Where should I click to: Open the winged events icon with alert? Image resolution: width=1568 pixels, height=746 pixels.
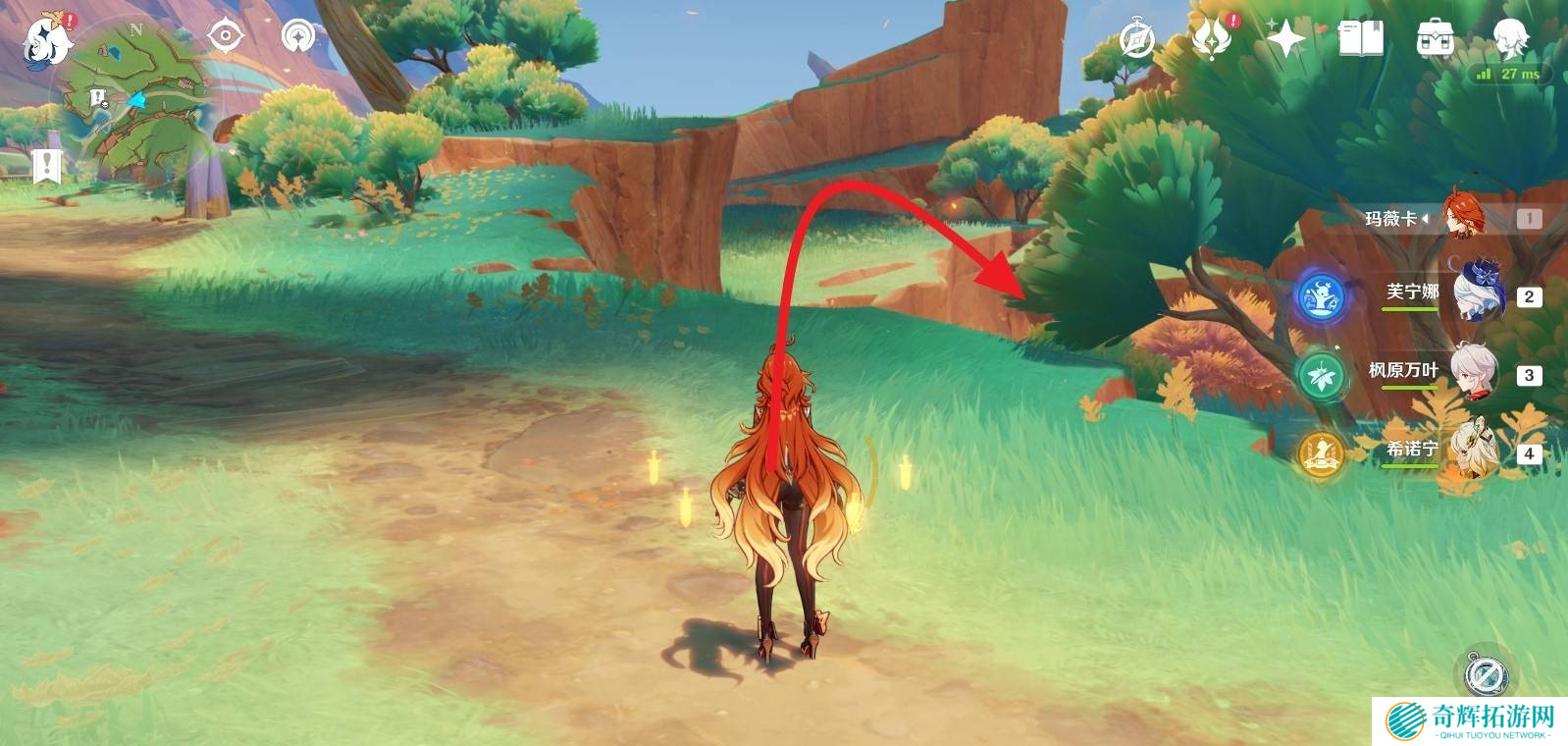[x=1212, y=39]
